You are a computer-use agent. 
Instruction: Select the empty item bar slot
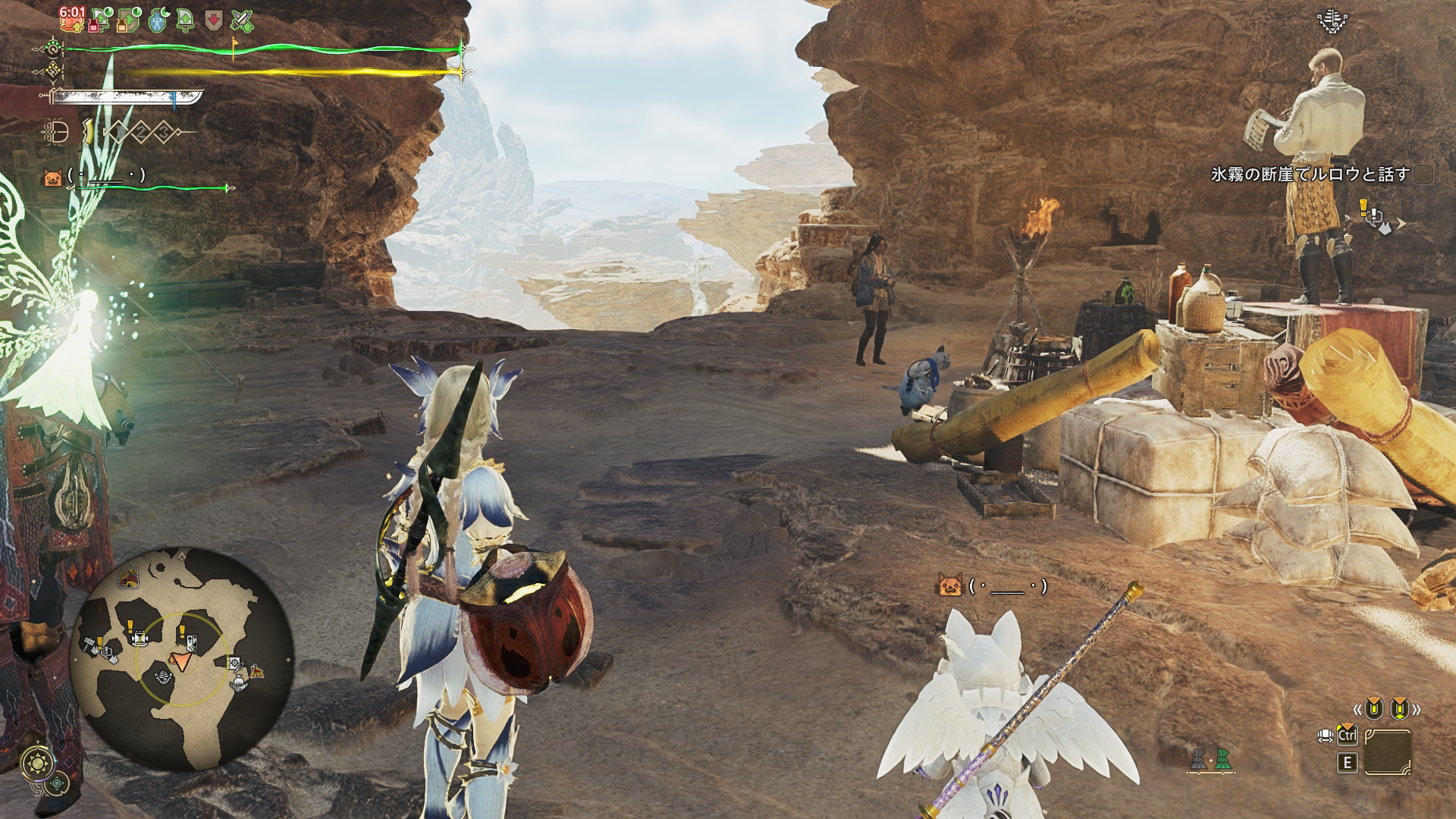[x=1387, y=752]
